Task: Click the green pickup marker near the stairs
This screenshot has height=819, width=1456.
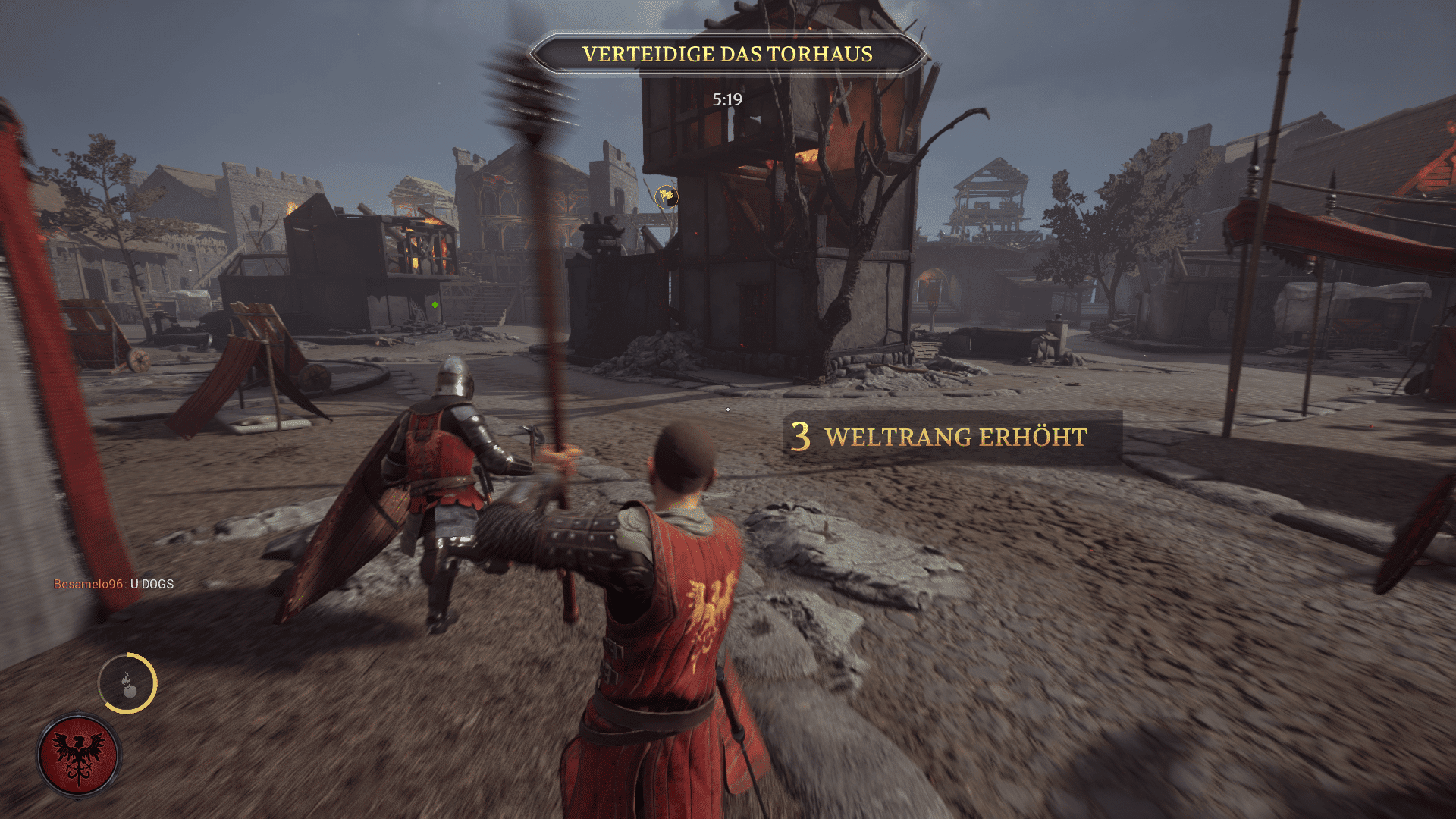Action: click(x=435, y=306)
